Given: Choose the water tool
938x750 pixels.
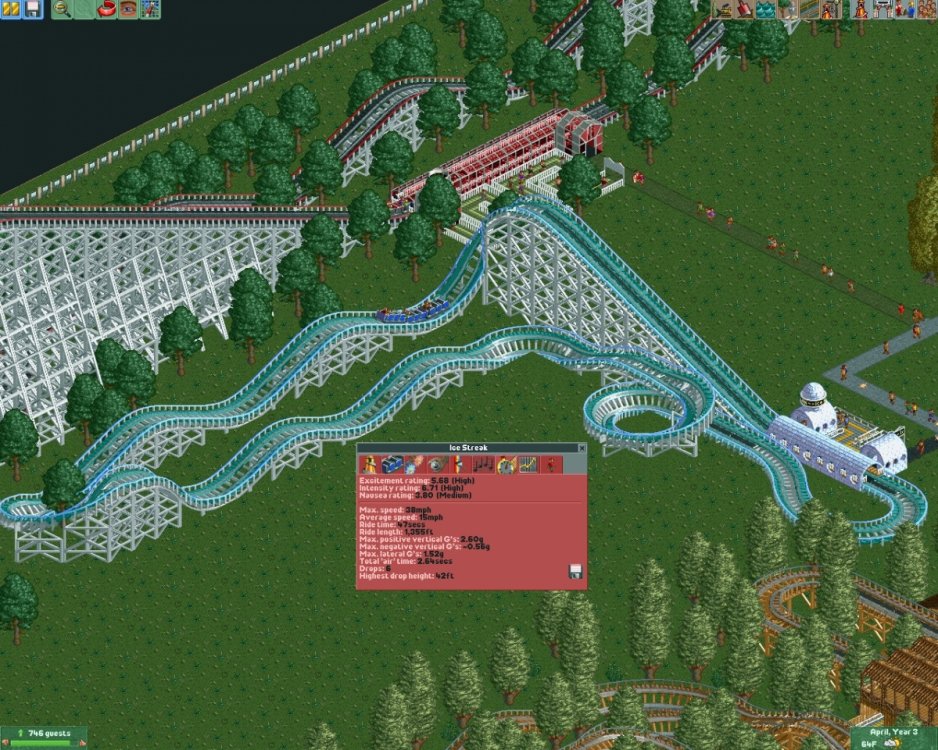Looking at the screenshot, I should (x=765, y=9).
